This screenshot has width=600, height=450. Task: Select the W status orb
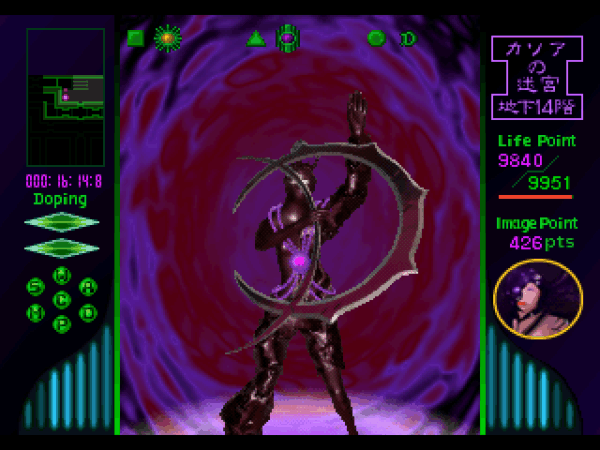61,274
